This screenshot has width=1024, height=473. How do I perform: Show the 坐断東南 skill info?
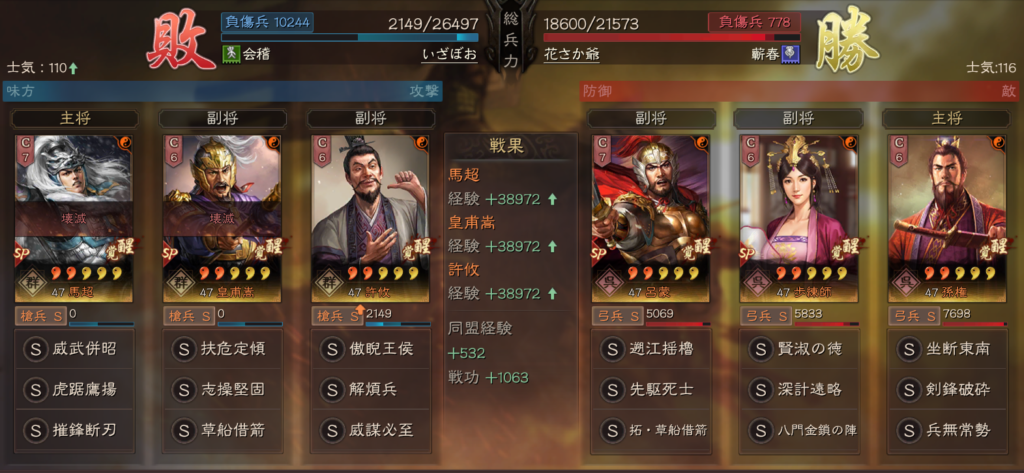pyautogui.click(x=946, y=350)
